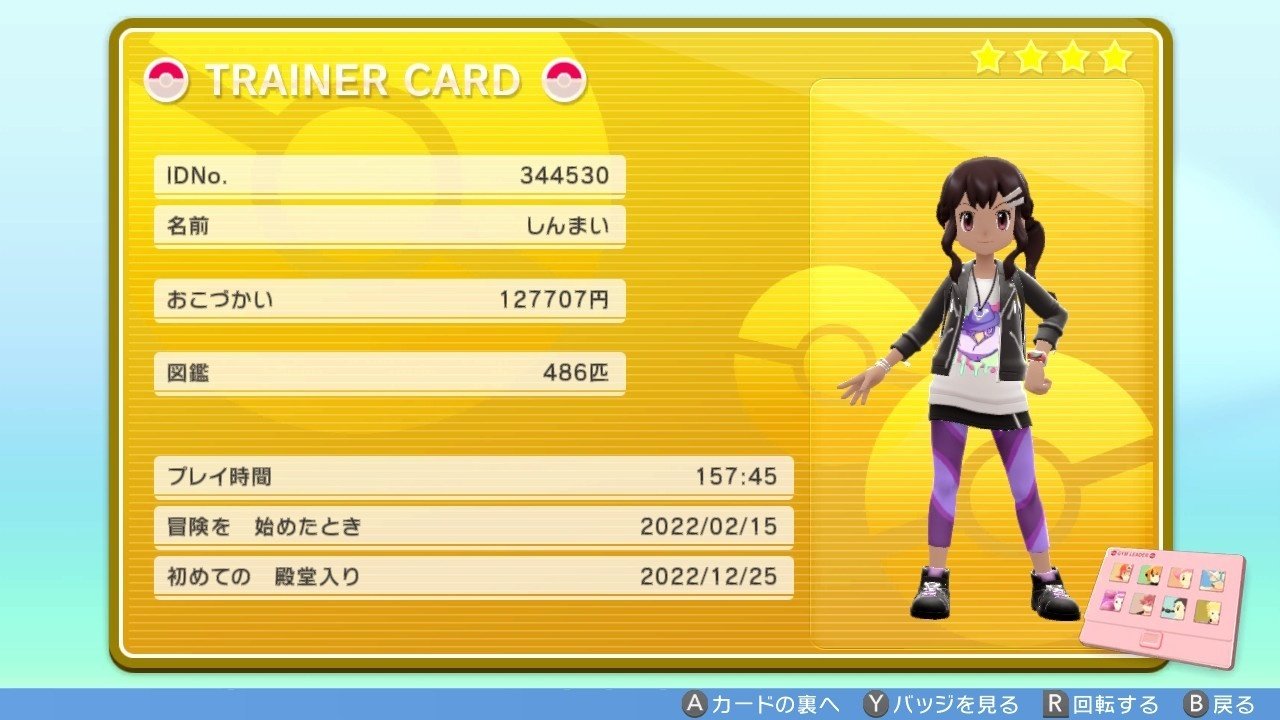Click the left Poké Ball icon on card header
1280x720 pixels.
coord(168,82)
